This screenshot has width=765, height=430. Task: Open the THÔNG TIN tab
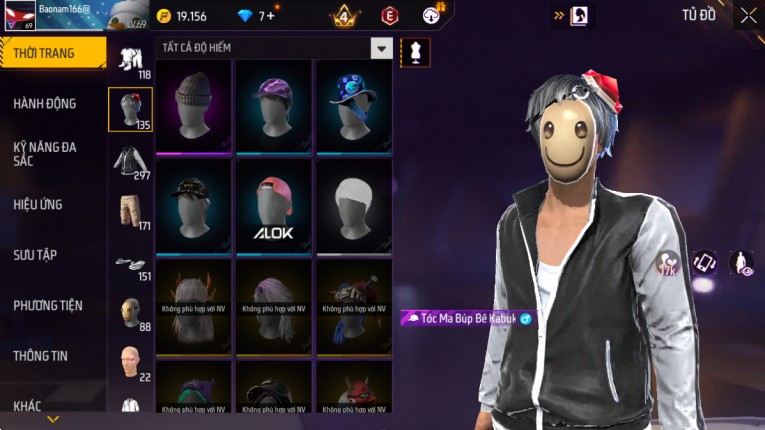41,355
